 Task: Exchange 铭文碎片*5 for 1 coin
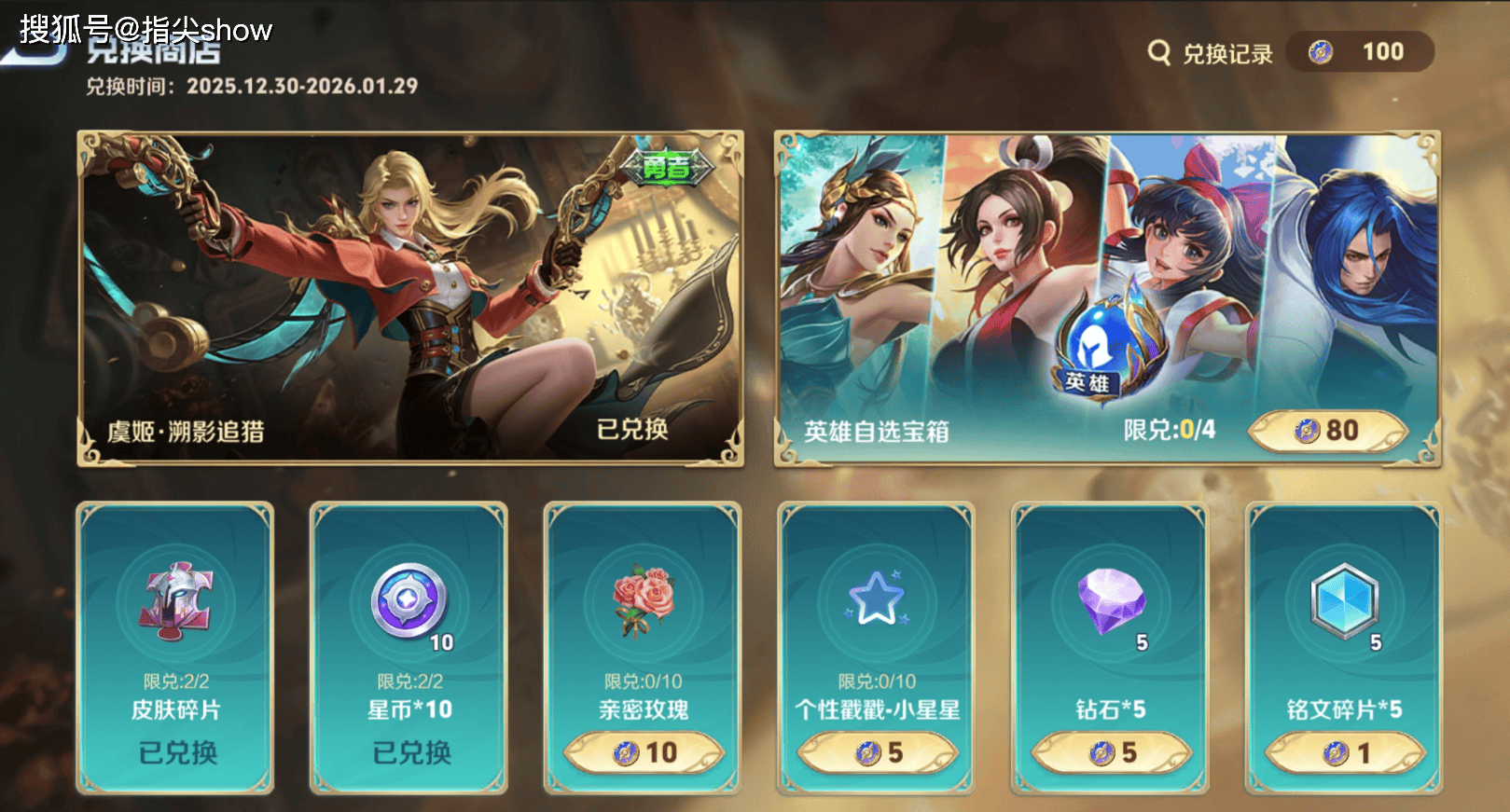pos(1345,752)
